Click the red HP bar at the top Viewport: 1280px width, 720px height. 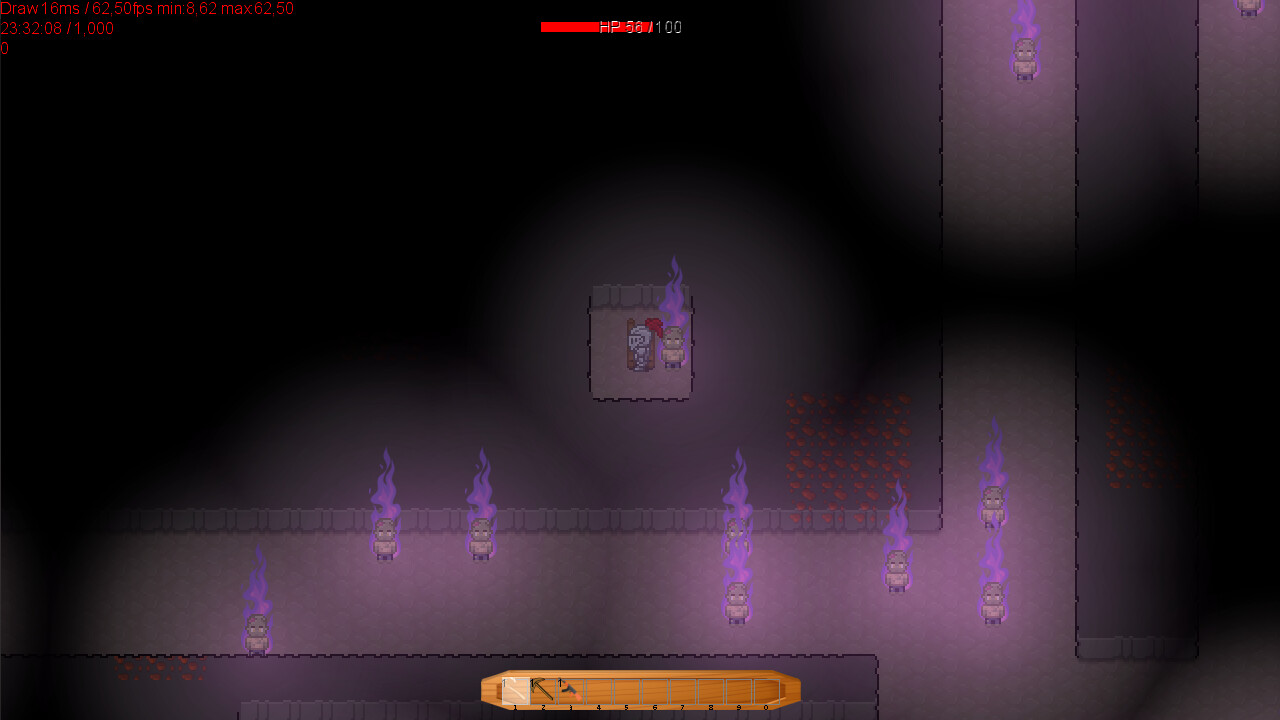click(570, 27)
